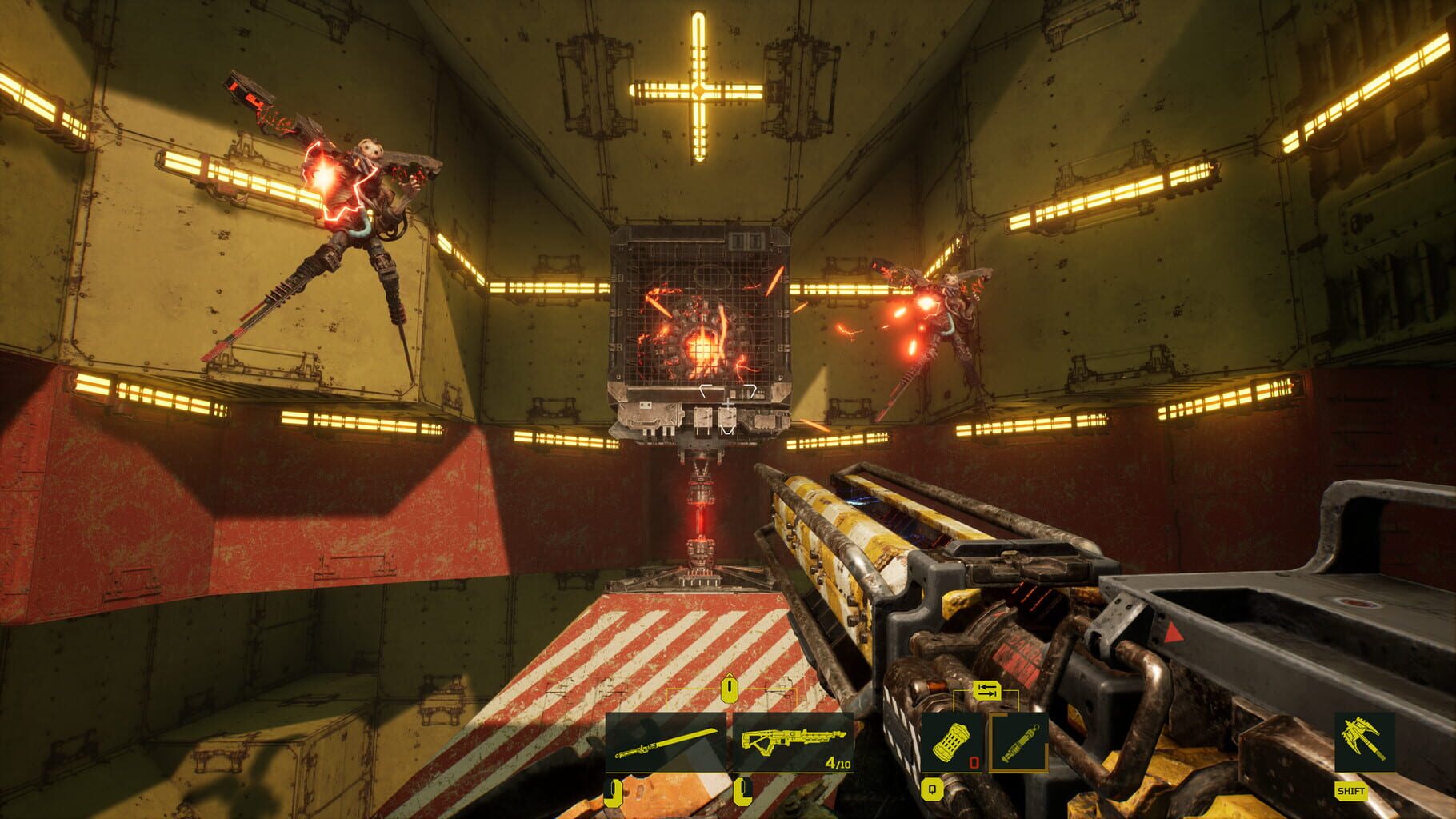The height and width of the screenshot is (819, 1456).
Task: Click the weapon swap arrows icon
Action: (x=987, y=692)
